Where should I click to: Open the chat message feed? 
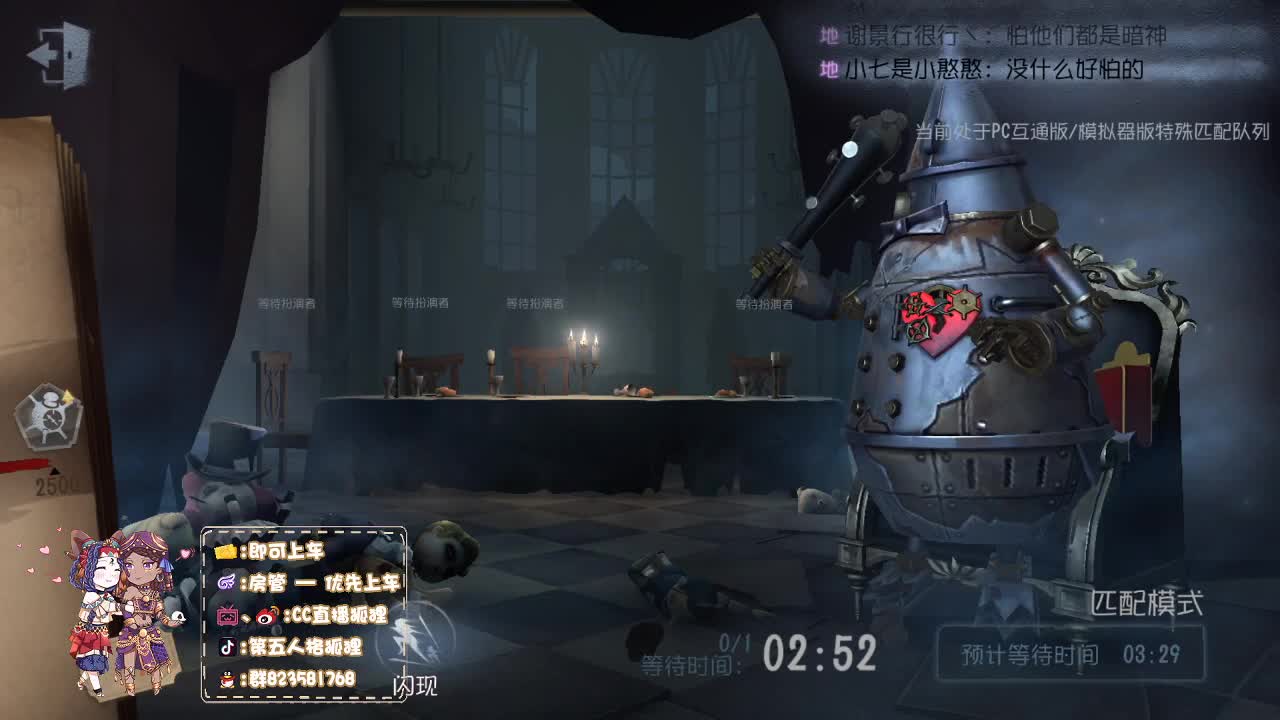click(x=992, y=53)
